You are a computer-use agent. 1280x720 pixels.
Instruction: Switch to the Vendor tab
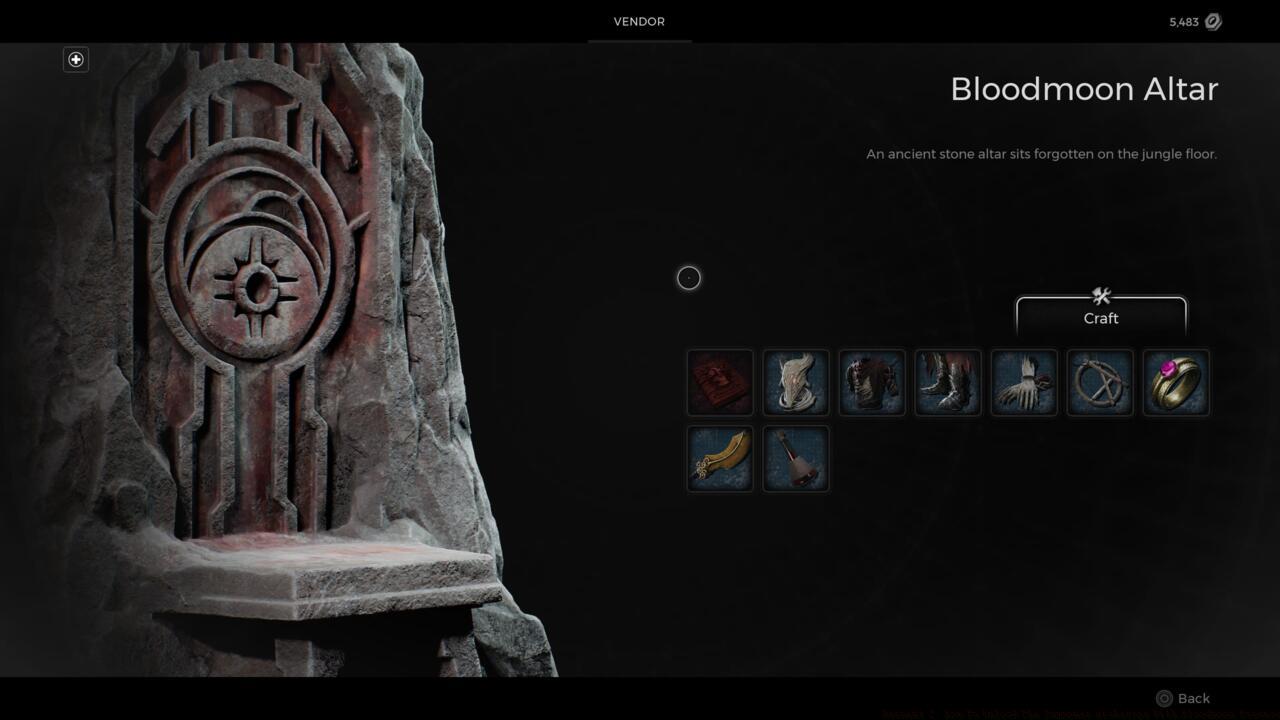639,21
